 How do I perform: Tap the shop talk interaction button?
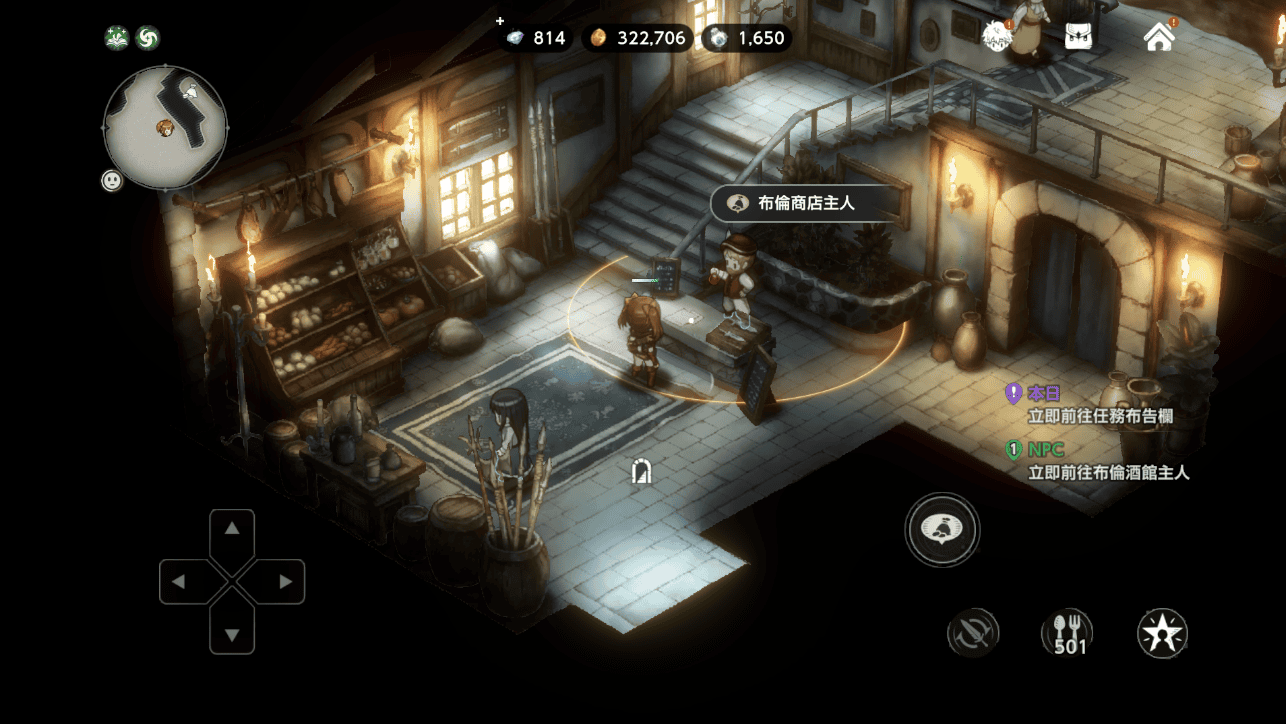(942, 530)
